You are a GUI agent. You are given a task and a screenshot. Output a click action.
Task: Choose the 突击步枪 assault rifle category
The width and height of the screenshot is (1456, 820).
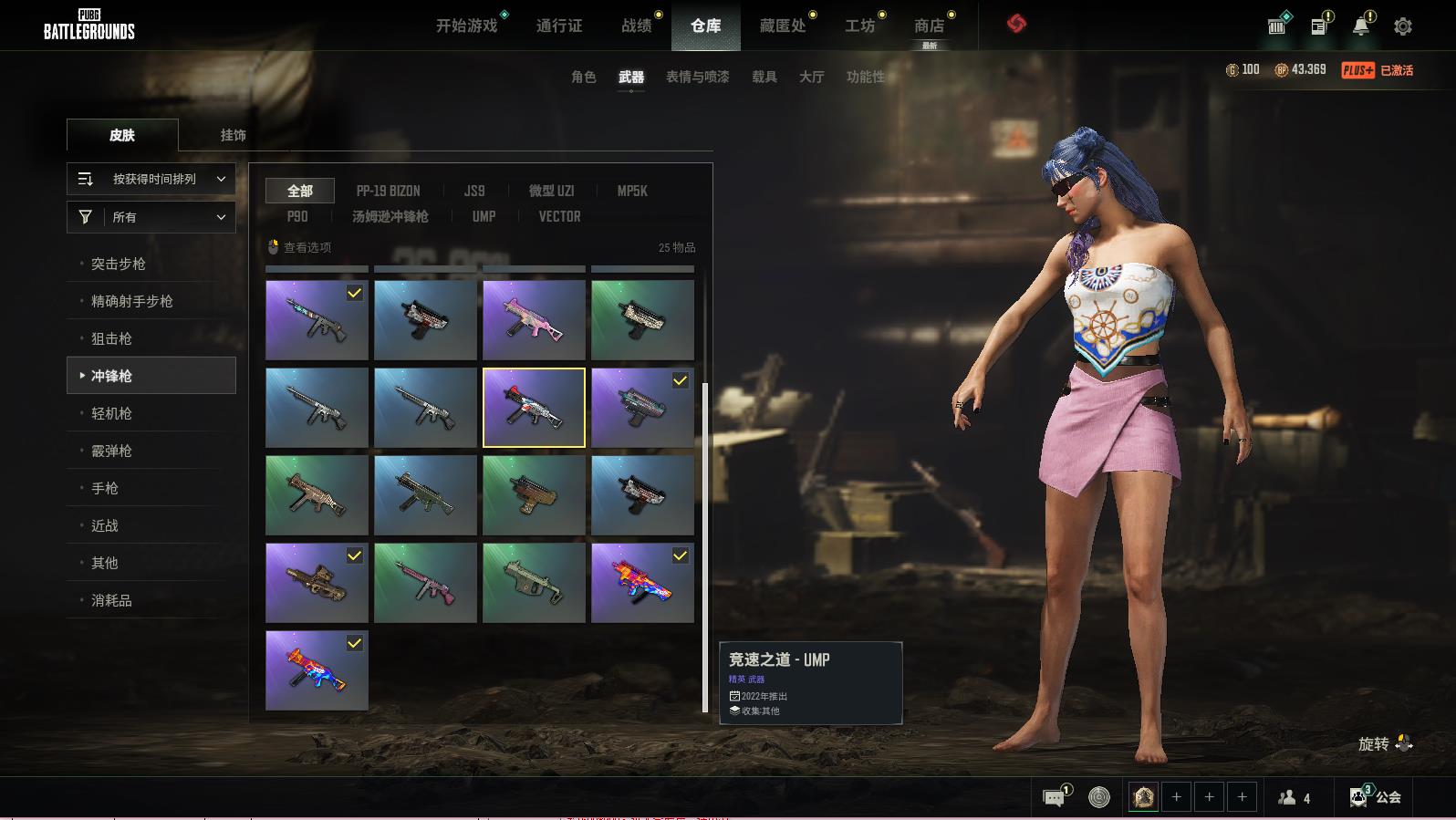[119, 264]
